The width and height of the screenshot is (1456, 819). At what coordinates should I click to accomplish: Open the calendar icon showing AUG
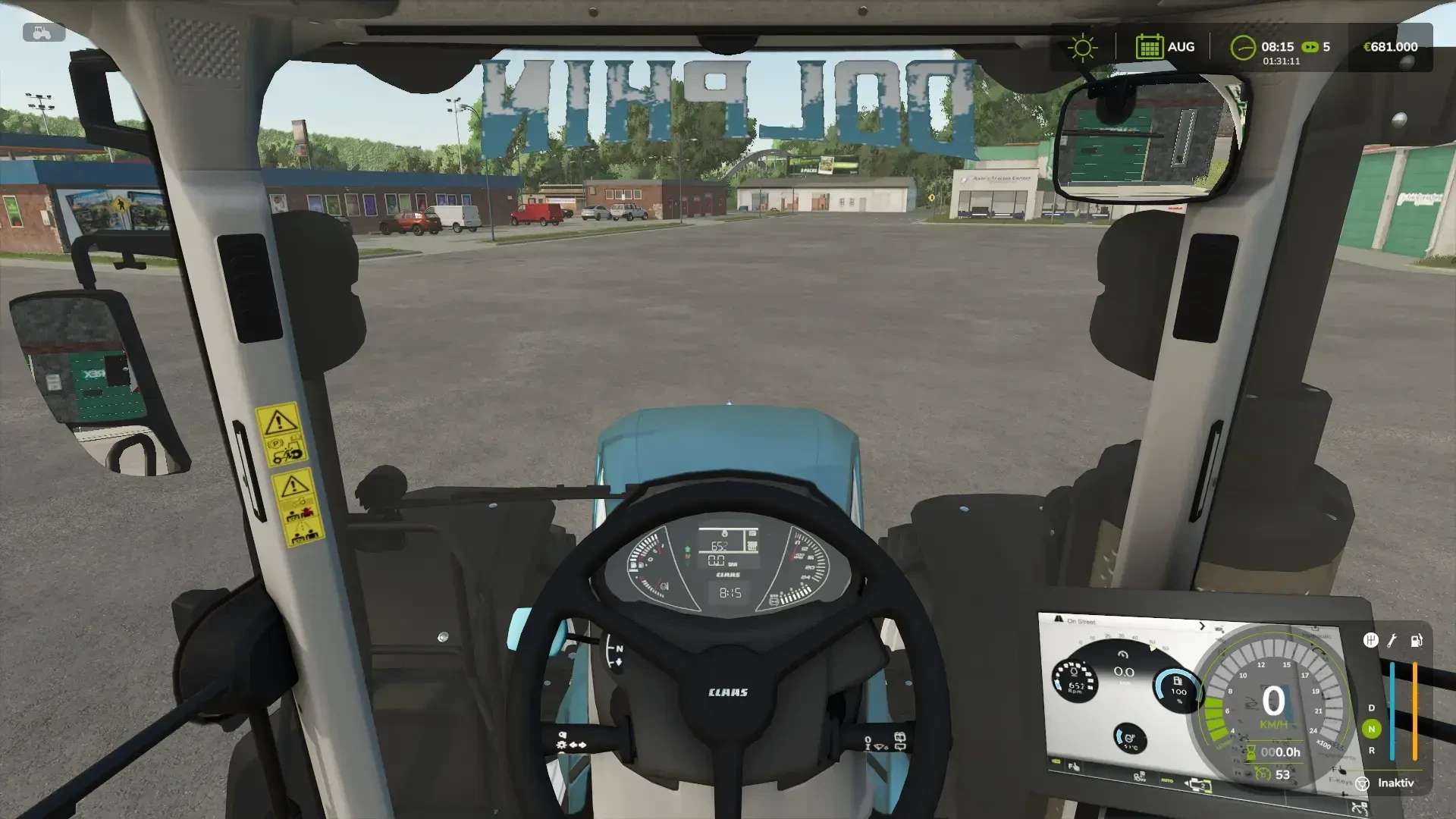coord(1149,47)
